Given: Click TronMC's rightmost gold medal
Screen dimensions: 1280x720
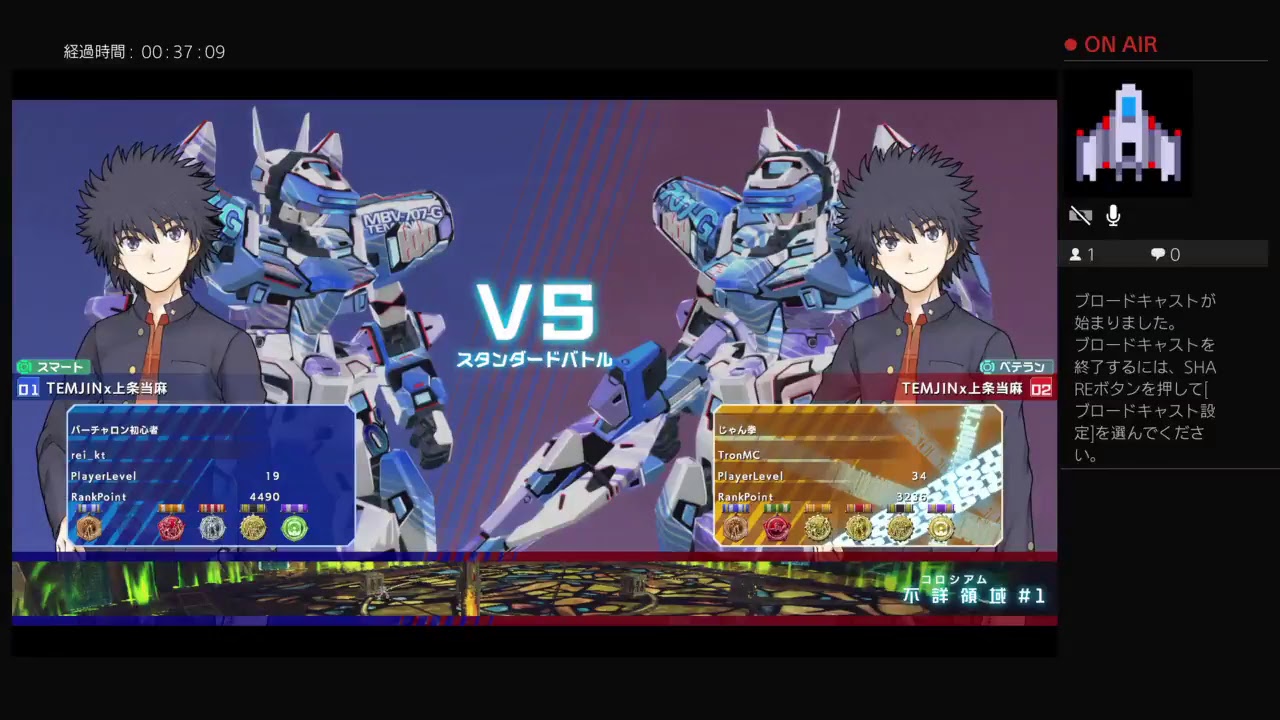Looking at the screenshot, I should tap(942, 528).
